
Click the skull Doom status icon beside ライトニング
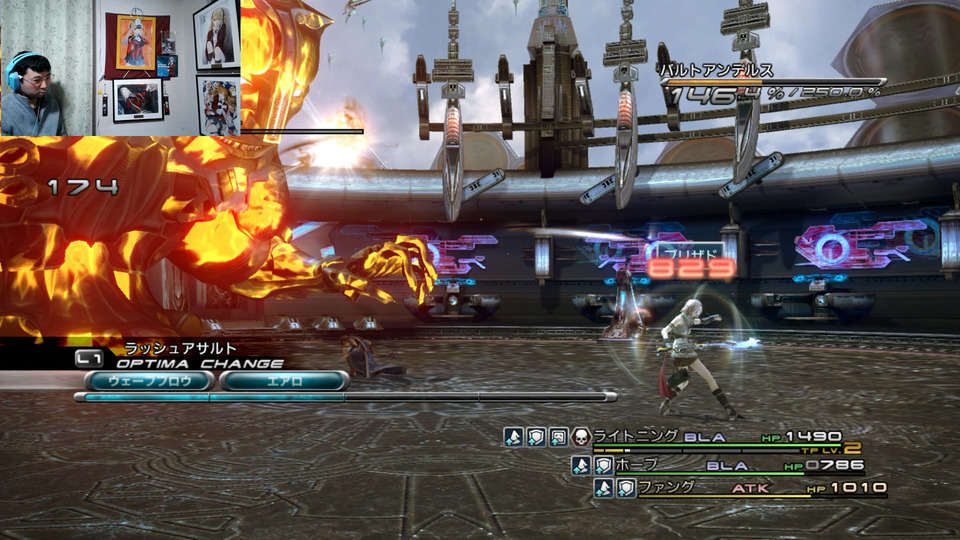581,436
